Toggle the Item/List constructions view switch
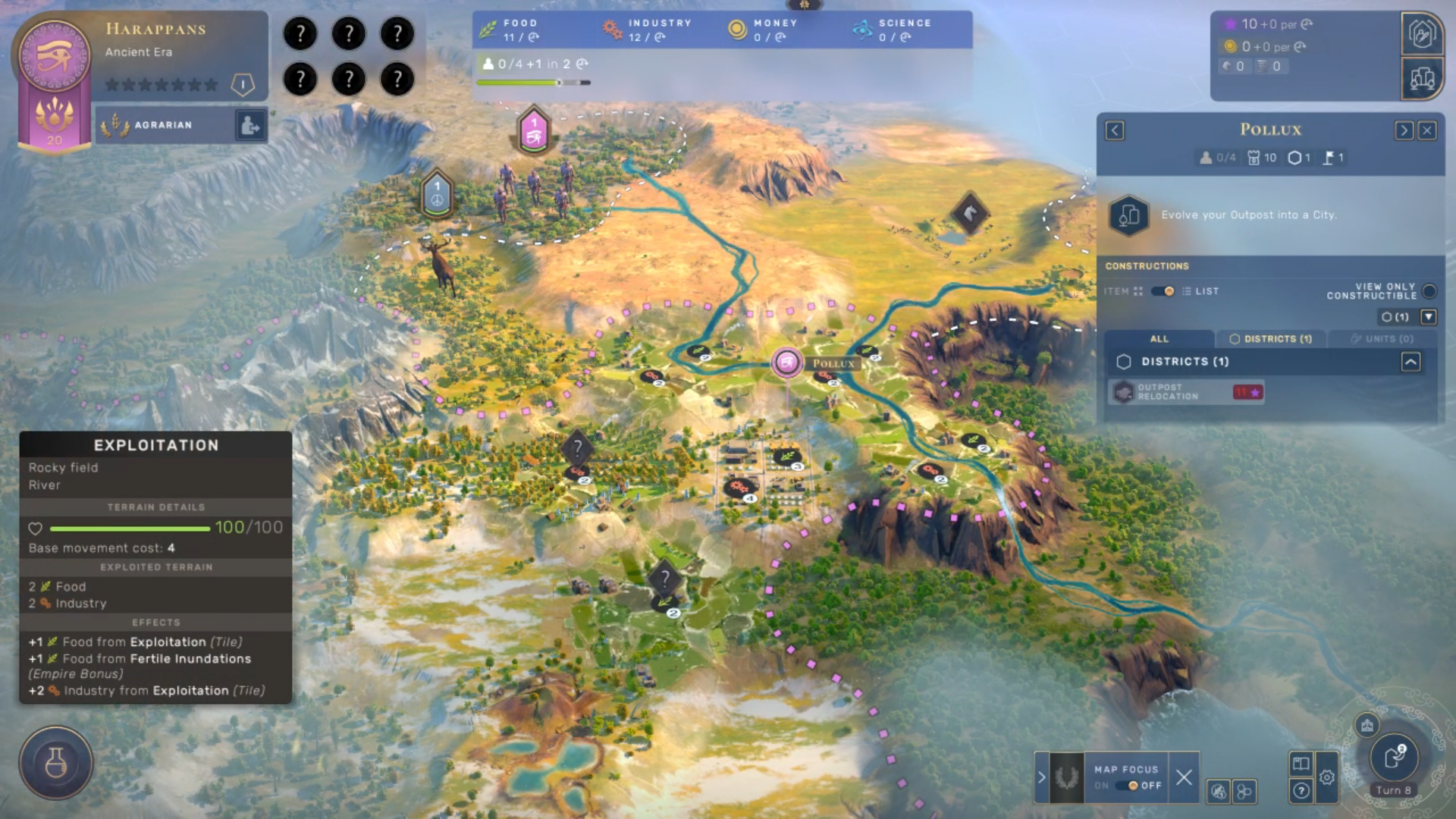This screenshot has height=819, width=1456. click(1162, 291)
